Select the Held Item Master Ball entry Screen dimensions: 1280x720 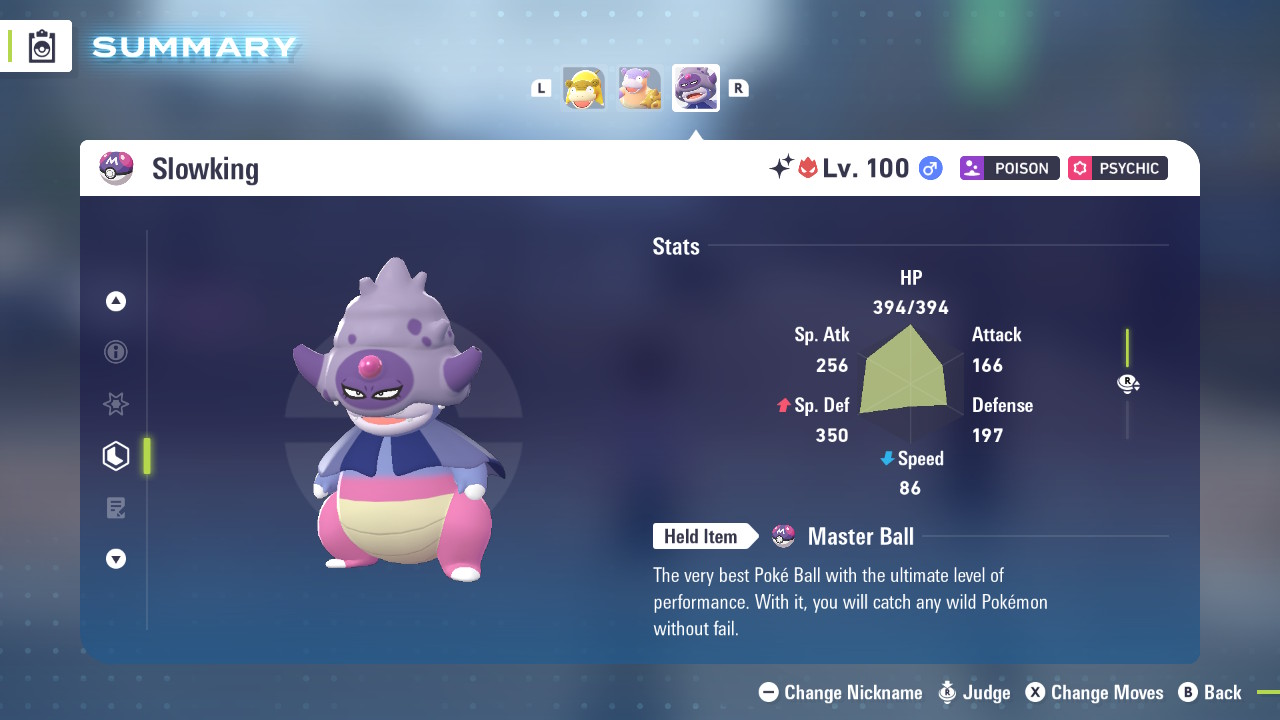(x=860, y=537)
